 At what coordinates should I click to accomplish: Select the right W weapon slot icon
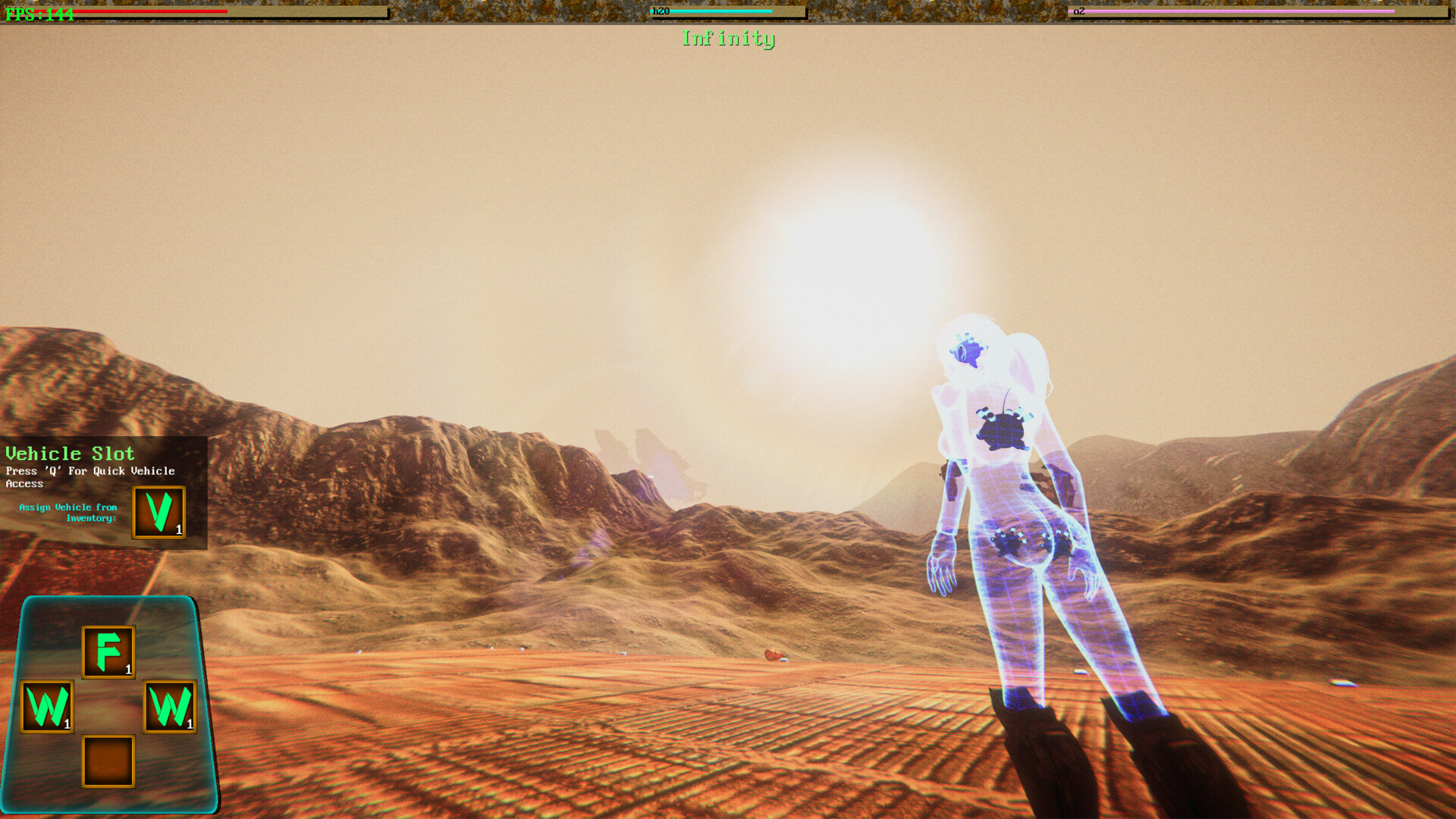pos(171,707)
